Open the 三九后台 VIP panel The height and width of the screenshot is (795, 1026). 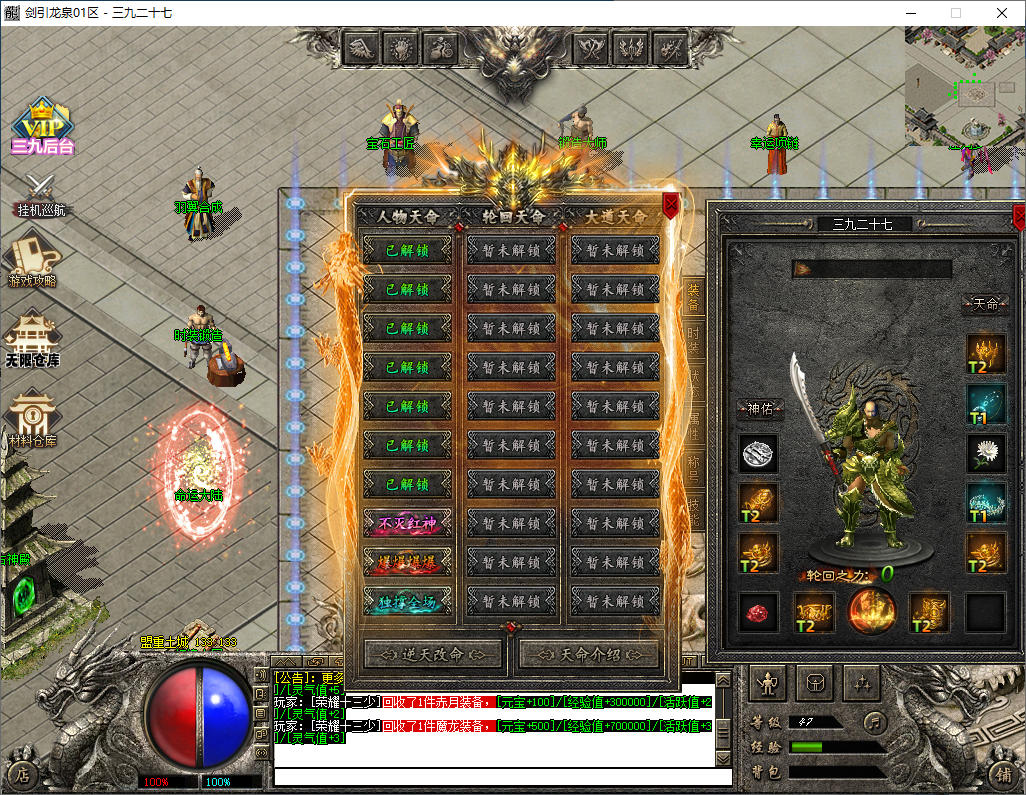click(42, 125)
